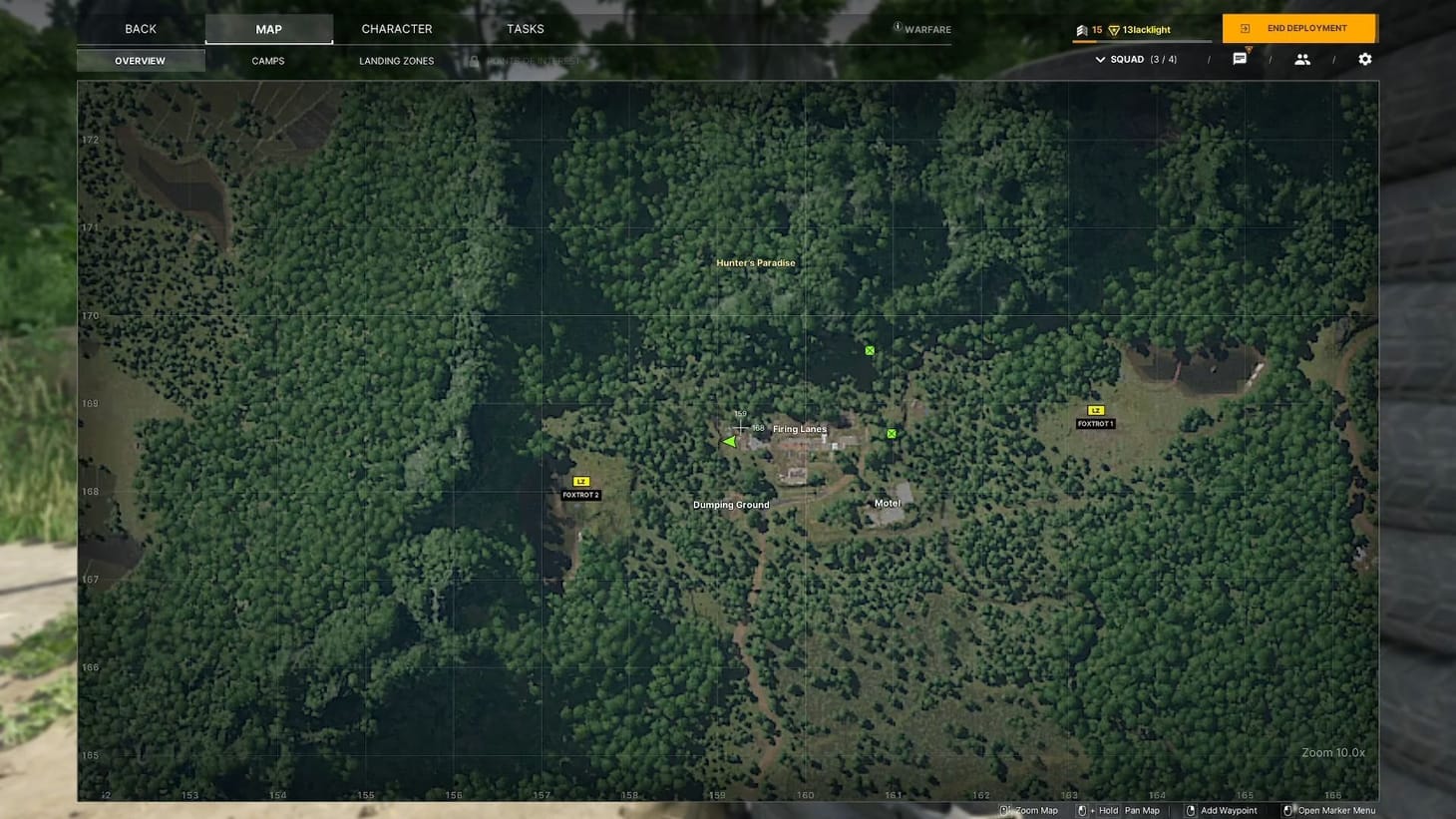This screenshot has width=1456, height=819.
Task: Select the green player arrow marker near Firing Lanes
Action: pos(731,440)
